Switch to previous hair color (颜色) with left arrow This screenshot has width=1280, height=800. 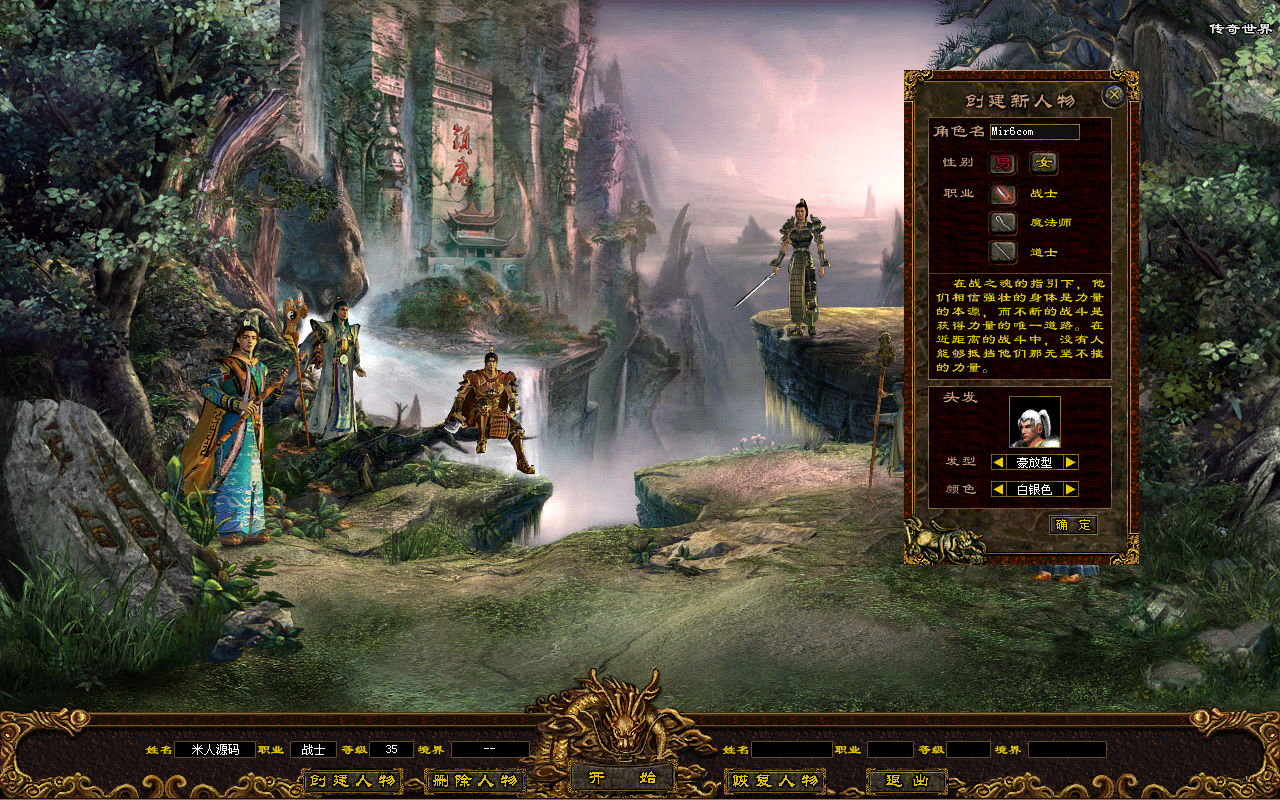click(998, 489)
